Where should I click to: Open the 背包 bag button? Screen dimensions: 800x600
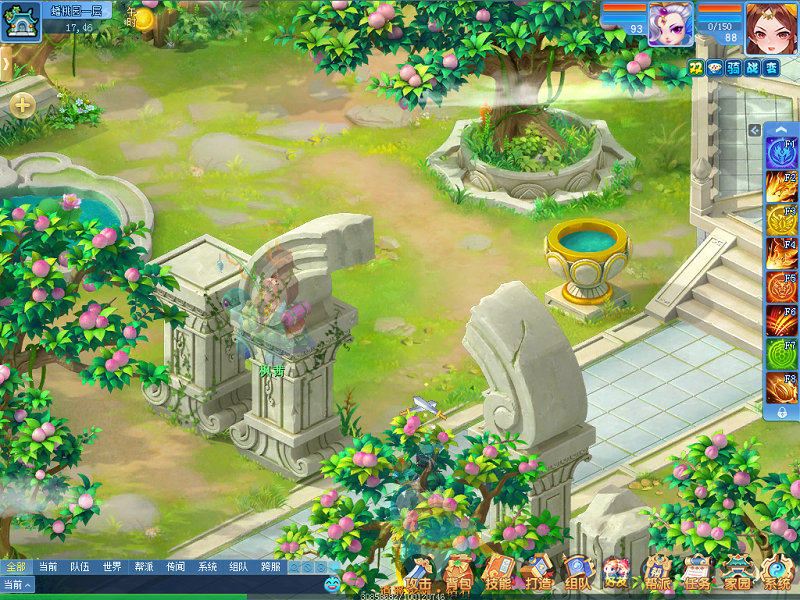tap(459, 575)
